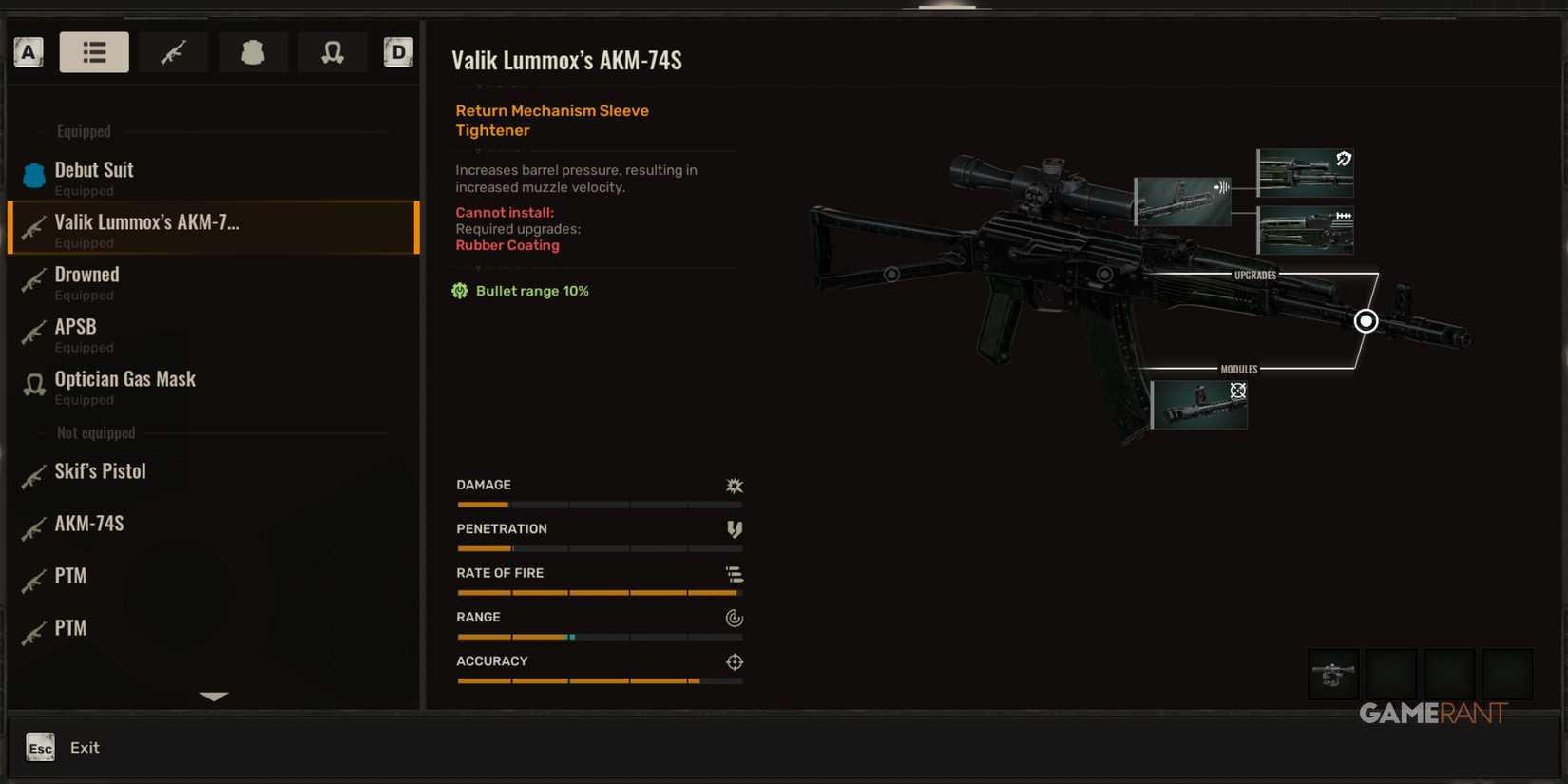Click the body armor icon in the top bar
Image resolution: width=1568 pixels, height=784 pixels.
click(253, 52)
